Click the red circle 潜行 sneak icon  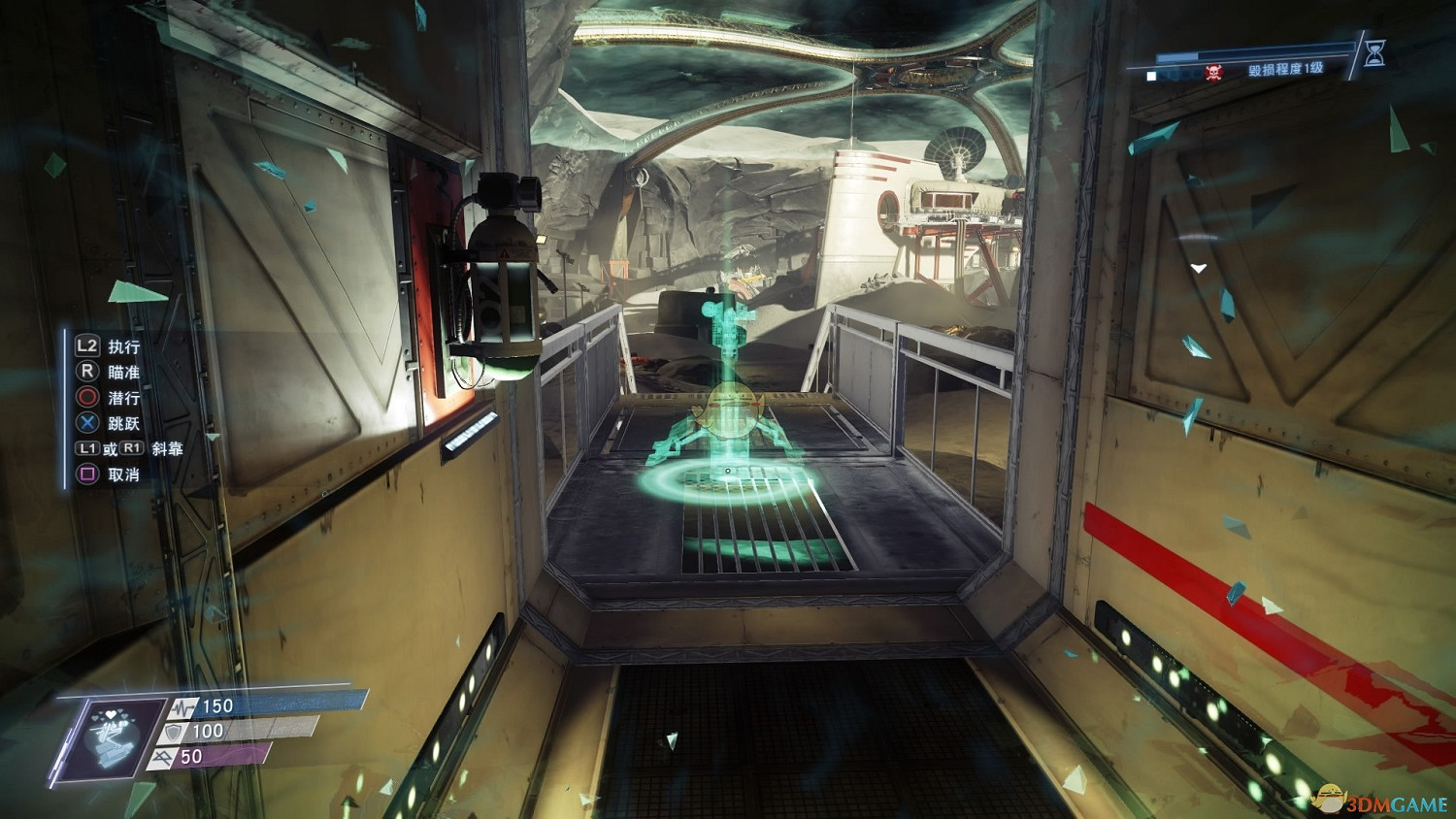(86, 397)
